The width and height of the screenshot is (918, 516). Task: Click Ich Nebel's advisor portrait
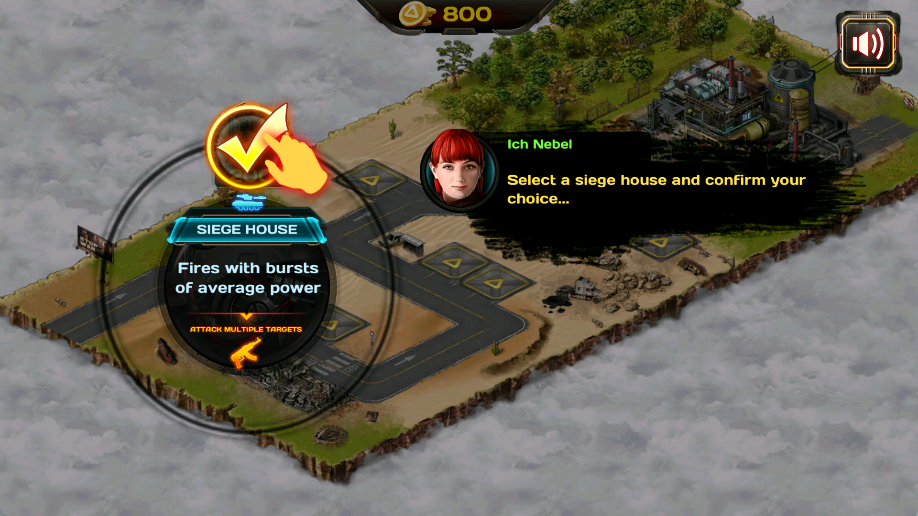(459, 168)
